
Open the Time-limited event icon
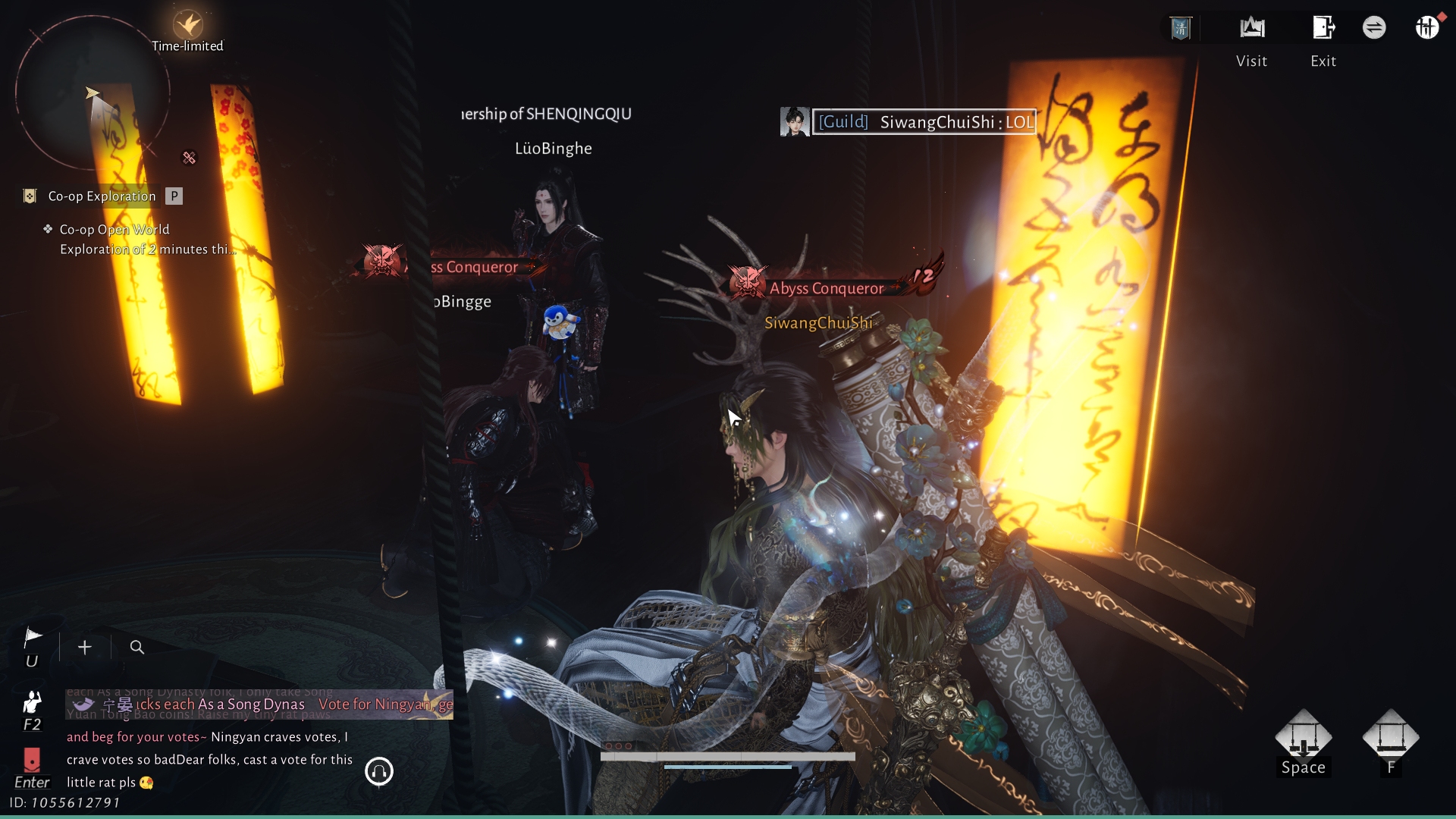[187, 27]
